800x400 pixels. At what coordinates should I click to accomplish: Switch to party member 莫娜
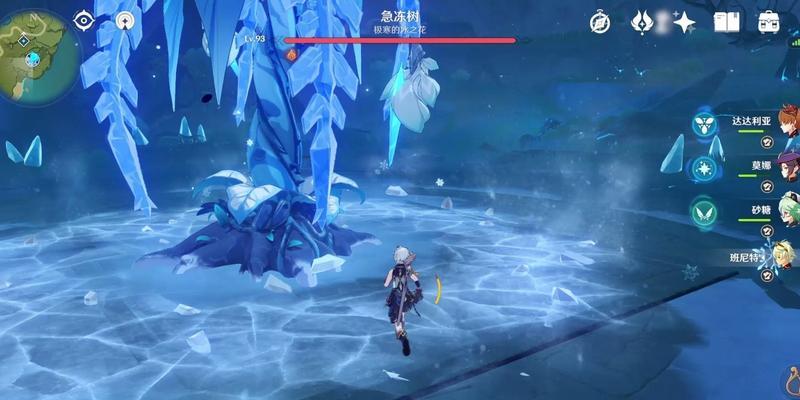(x=761, y=168)
